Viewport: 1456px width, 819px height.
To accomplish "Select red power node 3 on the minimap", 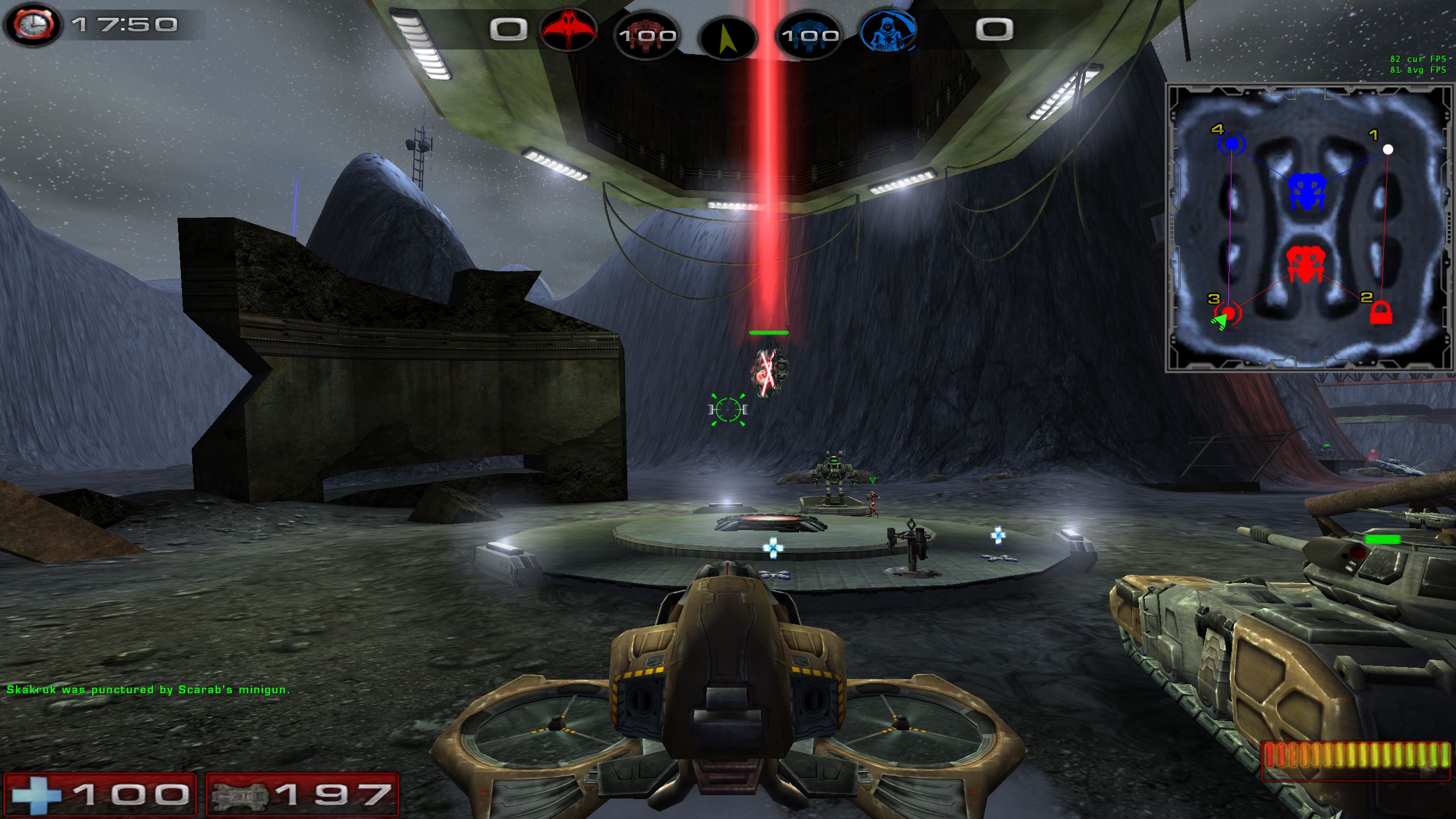I will 1228,313.
